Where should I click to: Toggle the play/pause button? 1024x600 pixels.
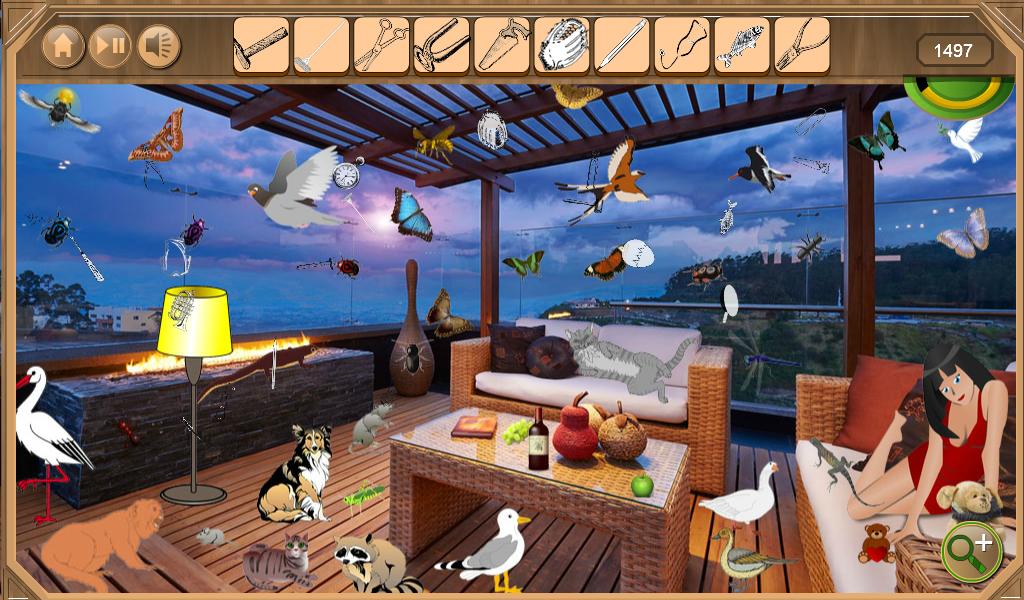[111, 45]
